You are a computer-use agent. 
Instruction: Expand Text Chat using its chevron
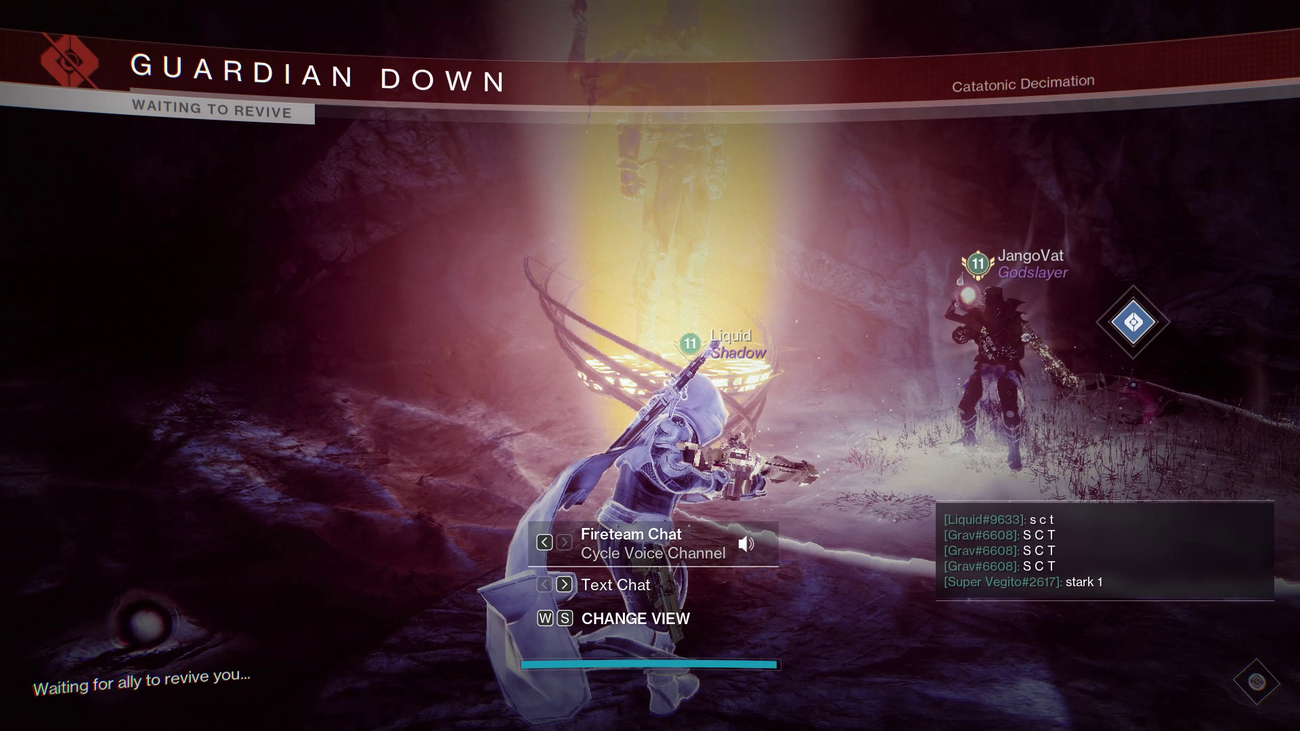(563, 585)
